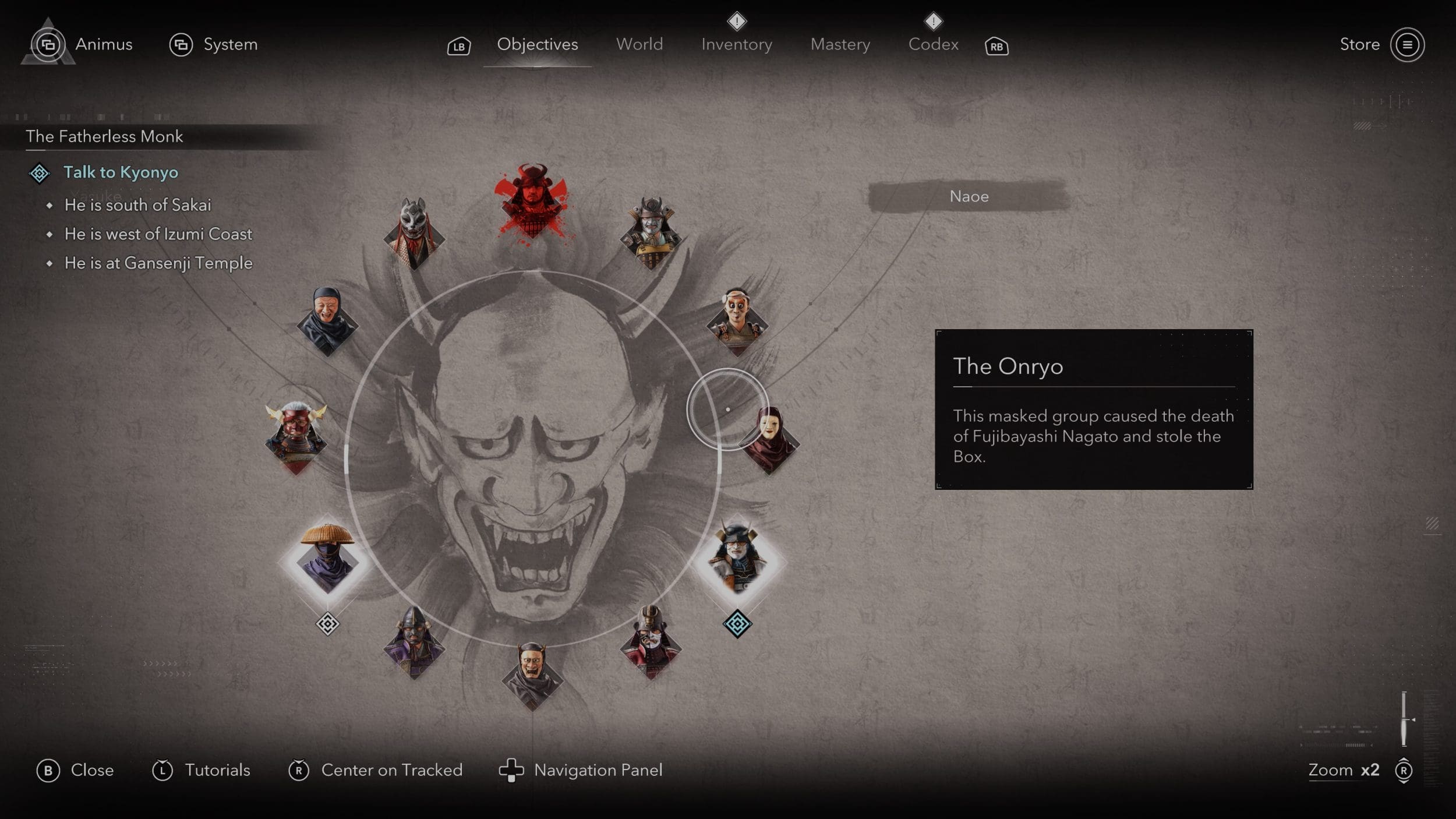Open the Codex tab
The width and height of the screenshot is (1456, 819).
coord(933,44)
